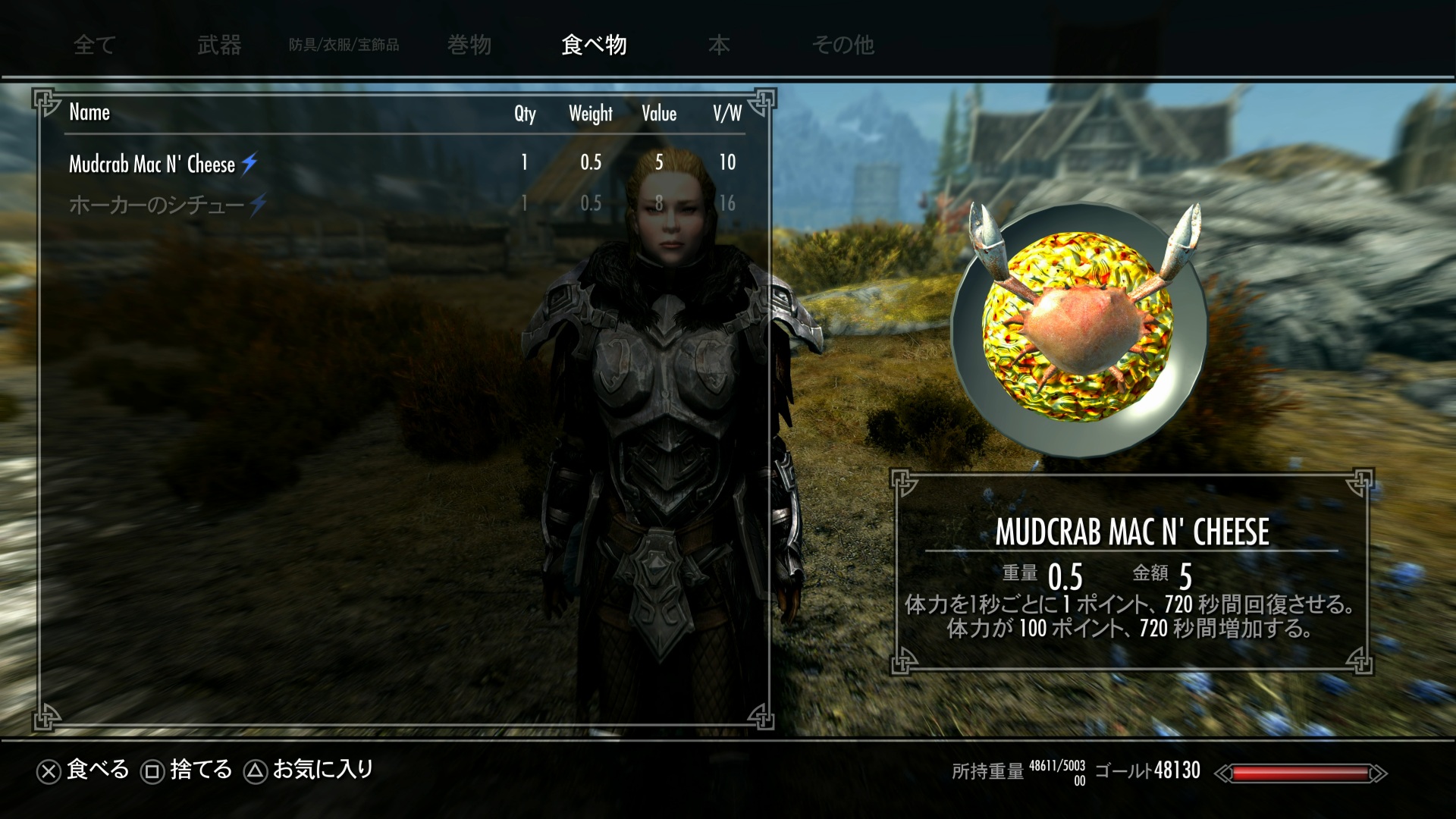The height and width of the screenshot is (819, 1456).
Task: Sort items by Weight column header
Action: (591, 114)
